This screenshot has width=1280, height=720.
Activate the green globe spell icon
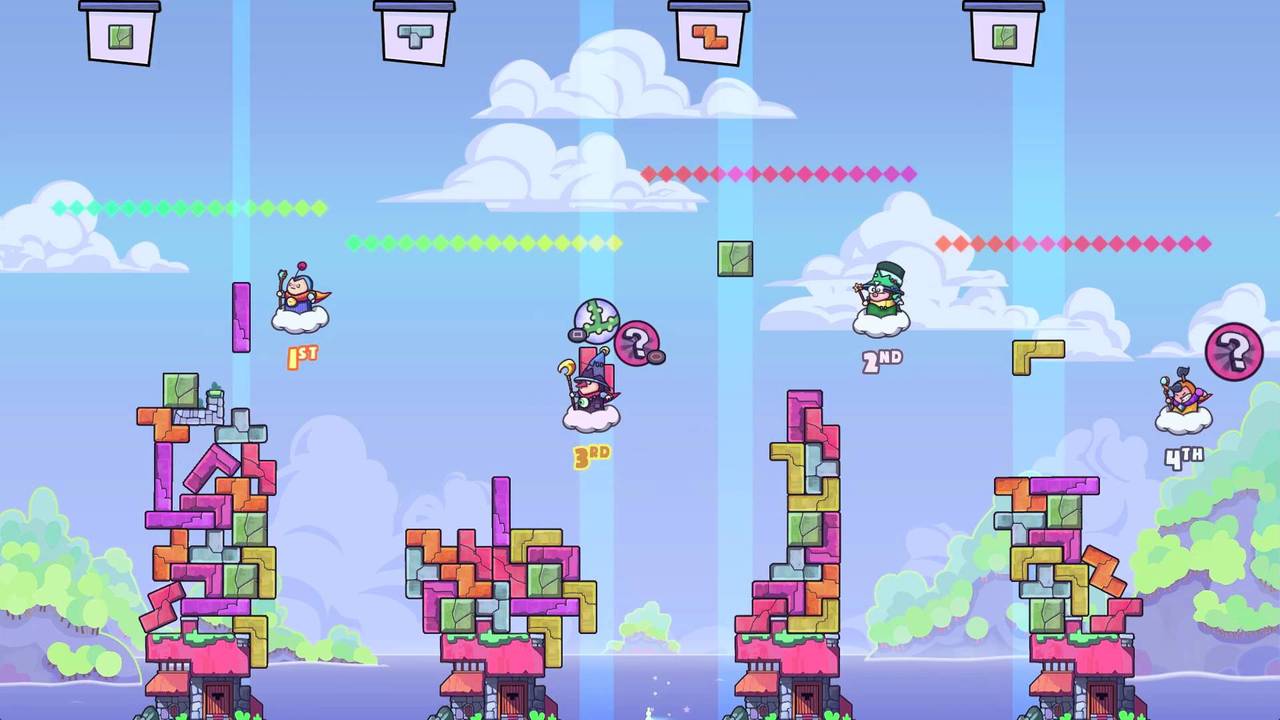click(596, 321)
